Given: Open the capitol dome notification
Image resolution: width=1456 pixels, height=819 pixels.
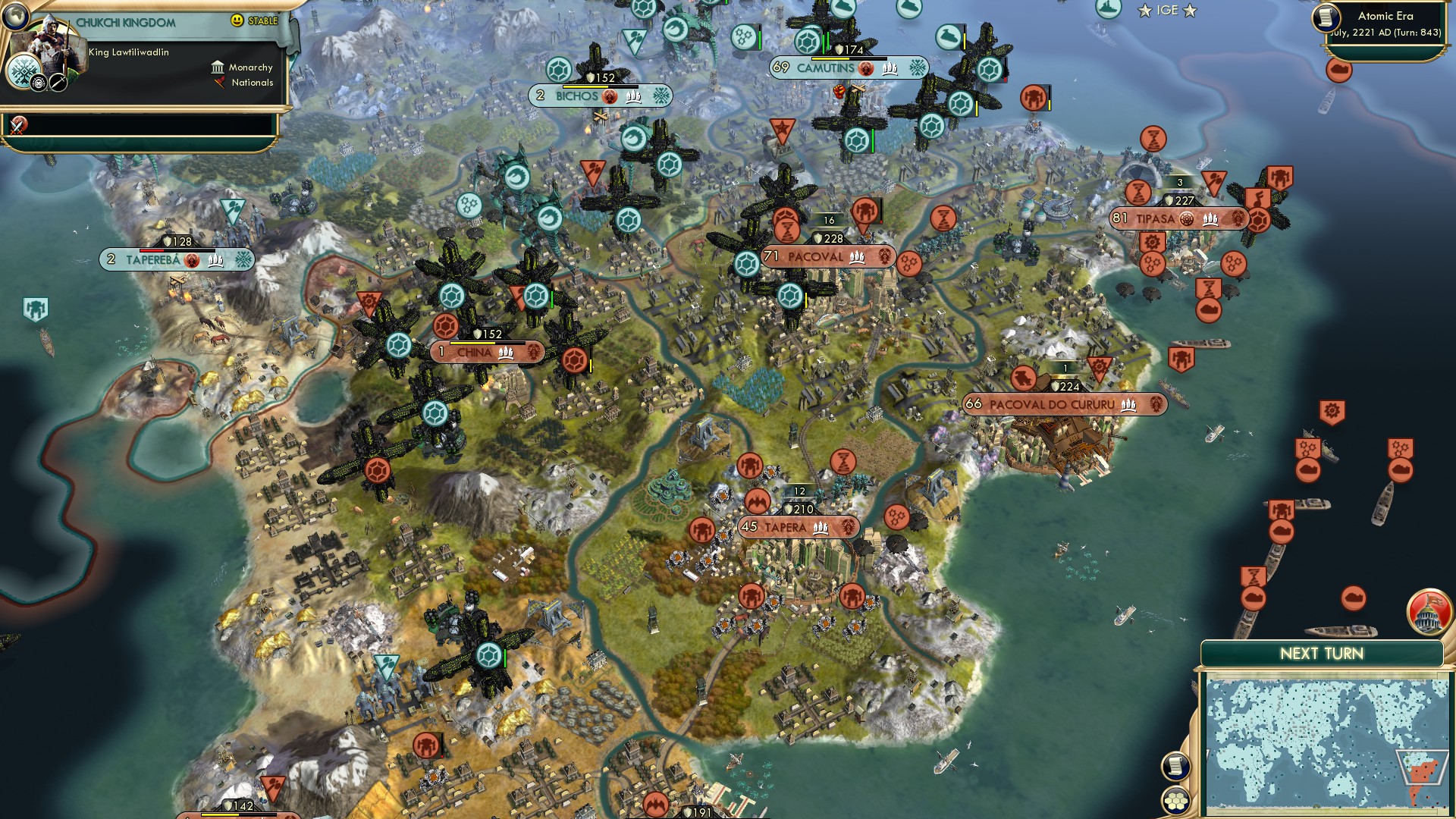Looking at the screenshot, I should coord(1429,611).
